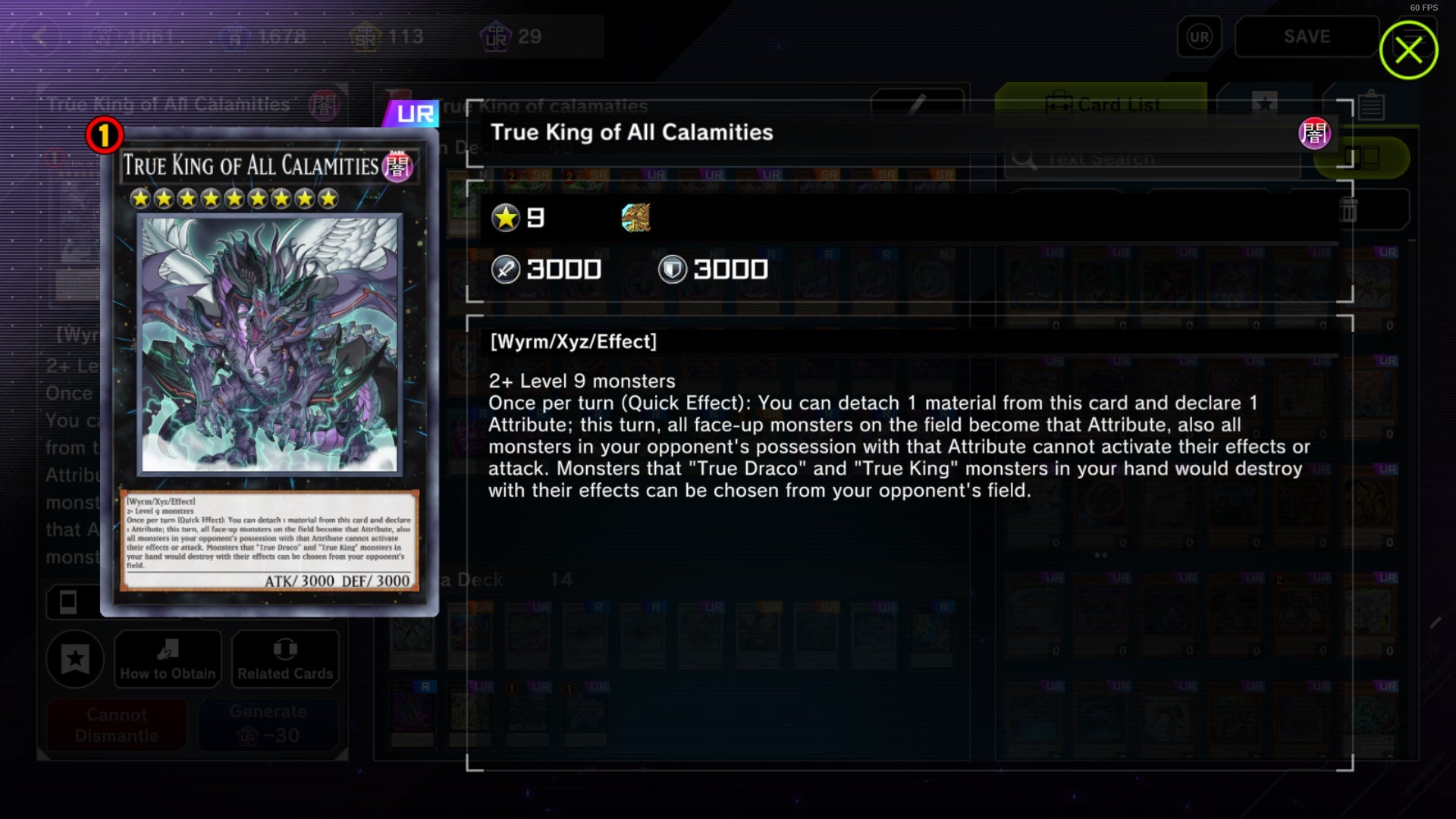1456x819 pixels.
Task: Click the UR rarity badge by the SAVE button
Action: click(1198, 36)
